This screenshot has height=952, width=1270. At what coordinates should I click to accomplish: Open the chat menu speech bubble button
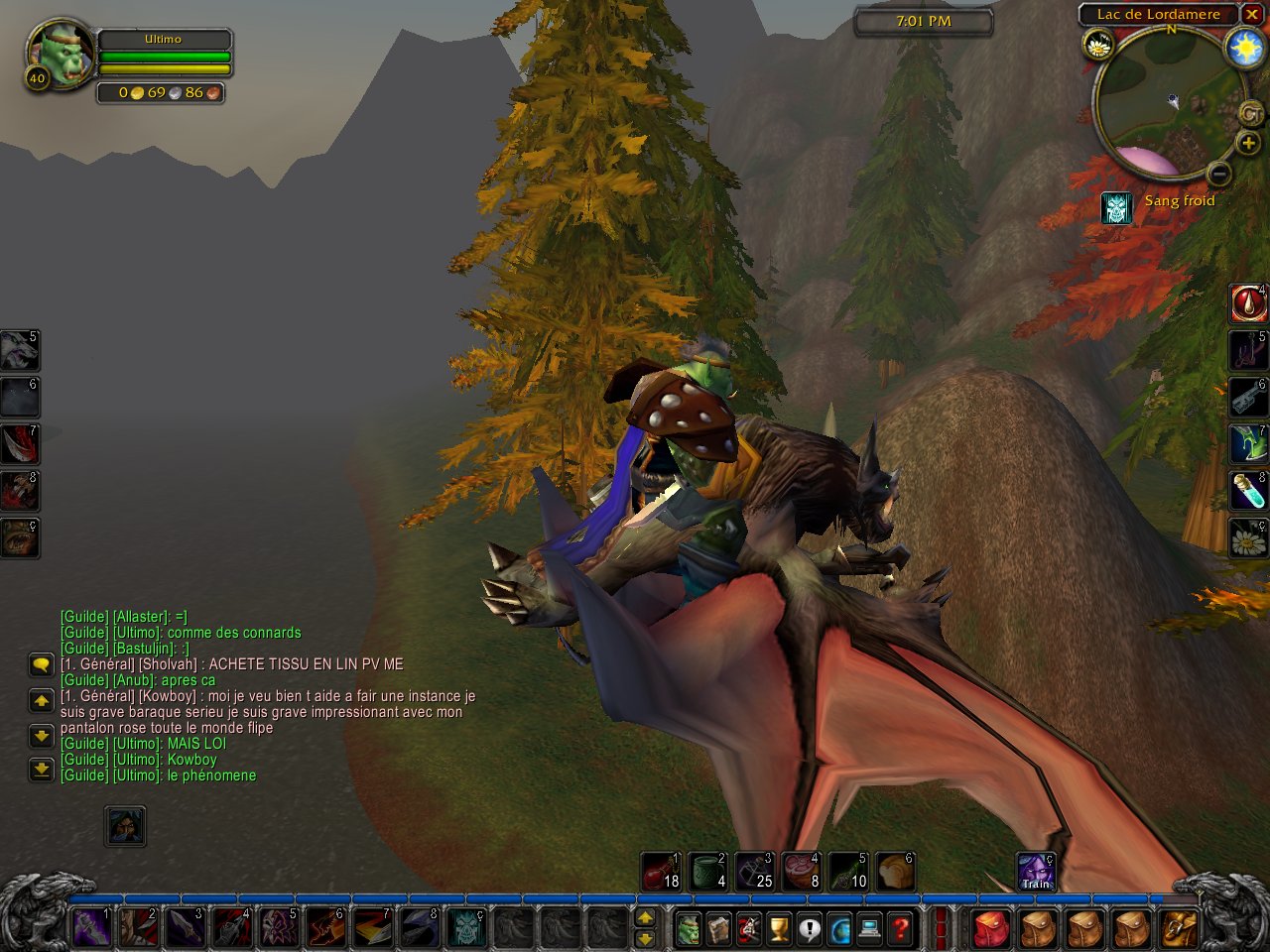point(41,664)
